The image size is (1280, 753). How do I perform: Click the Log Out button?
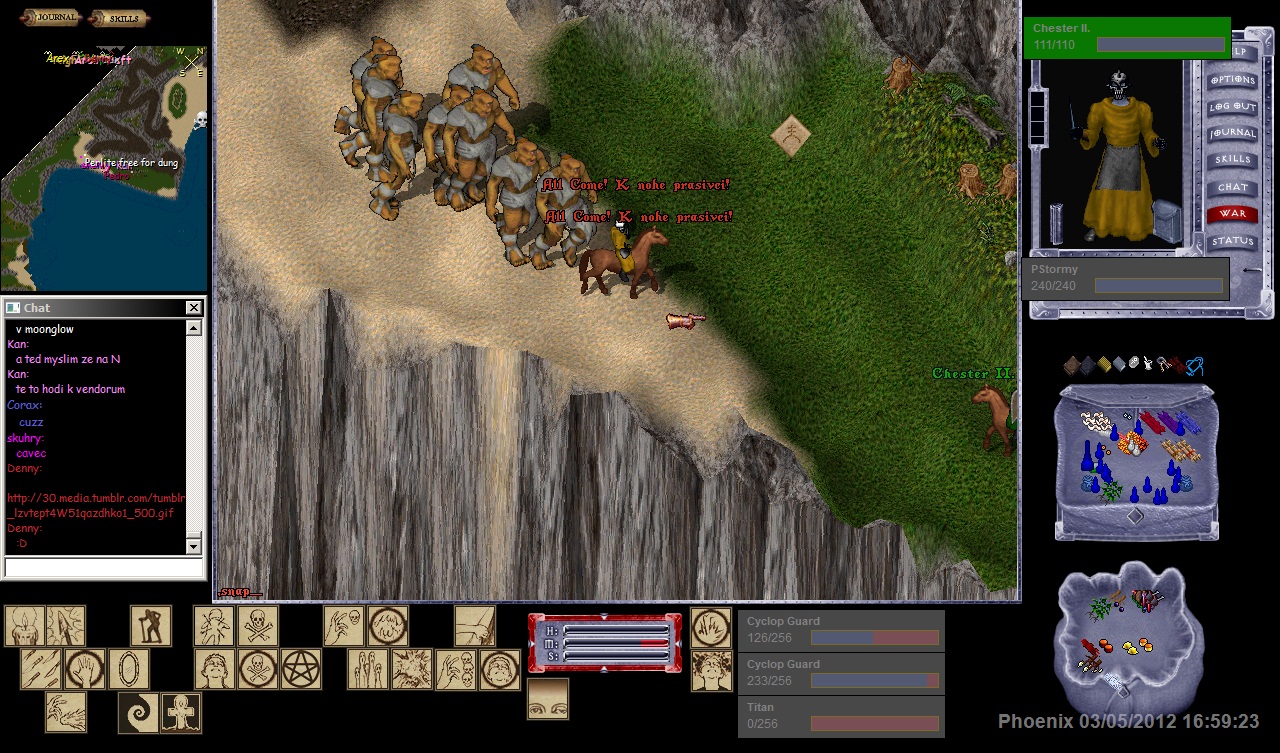[x=1232, y=106]
